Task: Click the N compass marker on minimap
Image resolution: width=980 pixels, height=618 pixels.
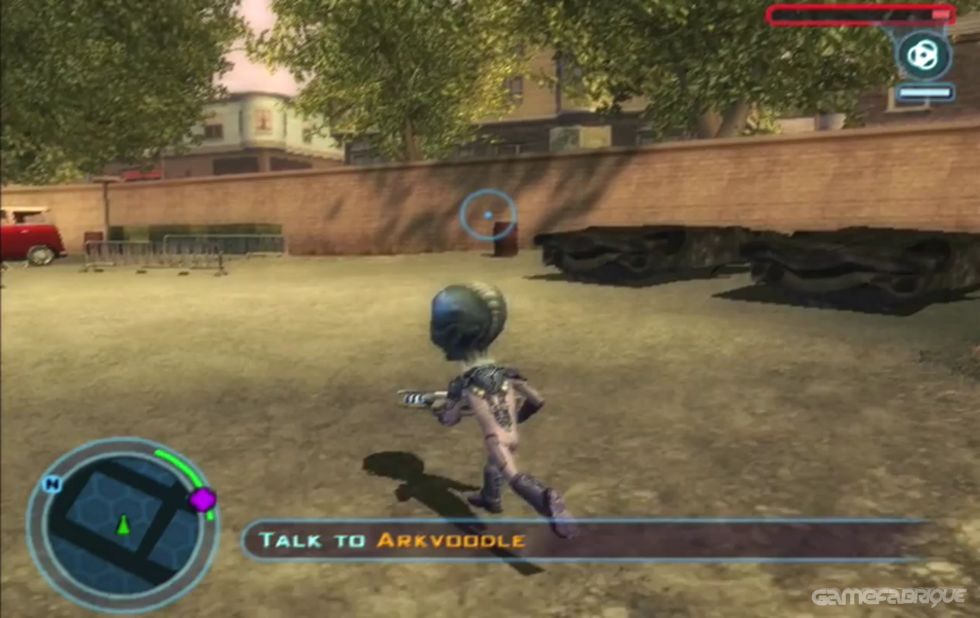Action: click(x=52, y=485)
